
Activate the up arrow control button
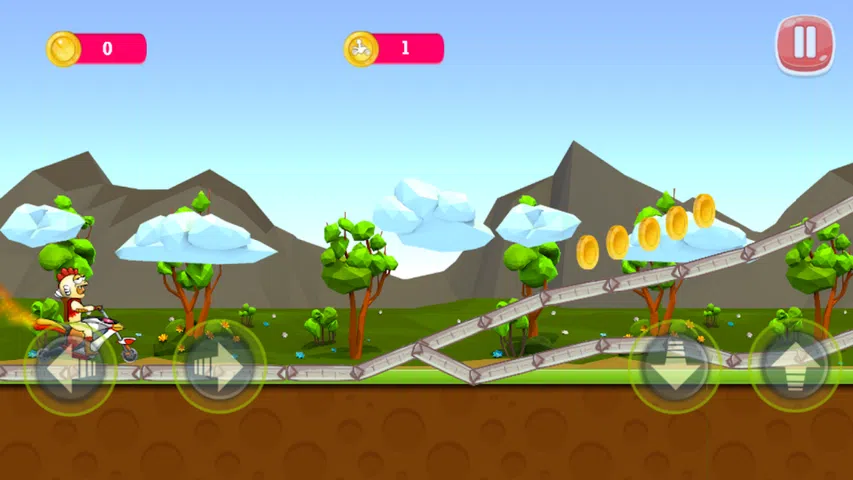(795, 365)
